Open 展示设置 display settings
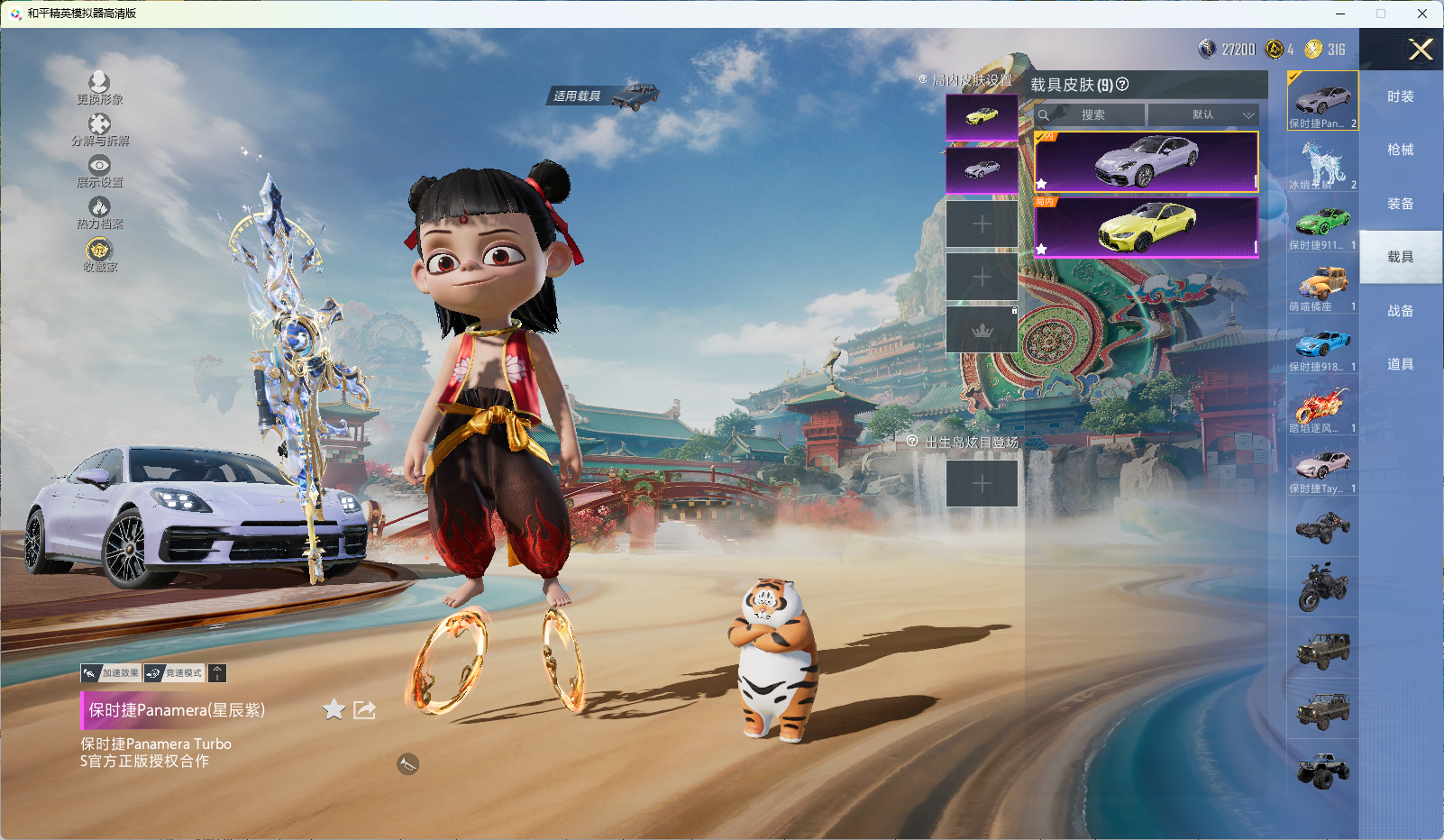Screen dimensions: 1444x840 (99, 170)
